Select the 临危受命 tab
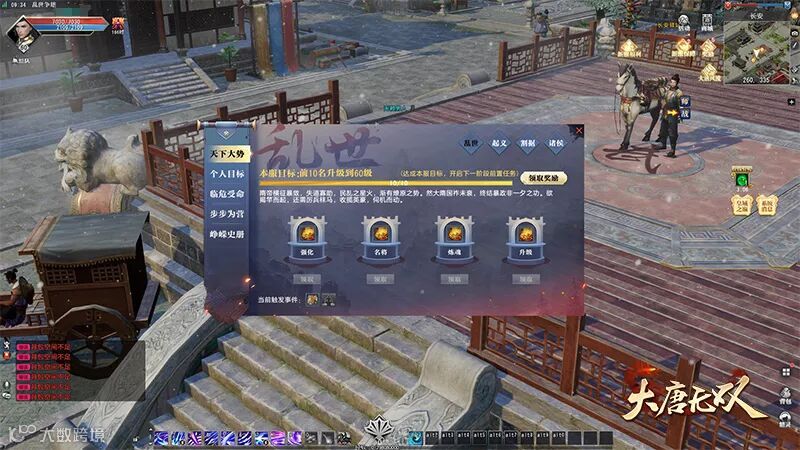This screenshot has height=450, width=800. (226, 193)
